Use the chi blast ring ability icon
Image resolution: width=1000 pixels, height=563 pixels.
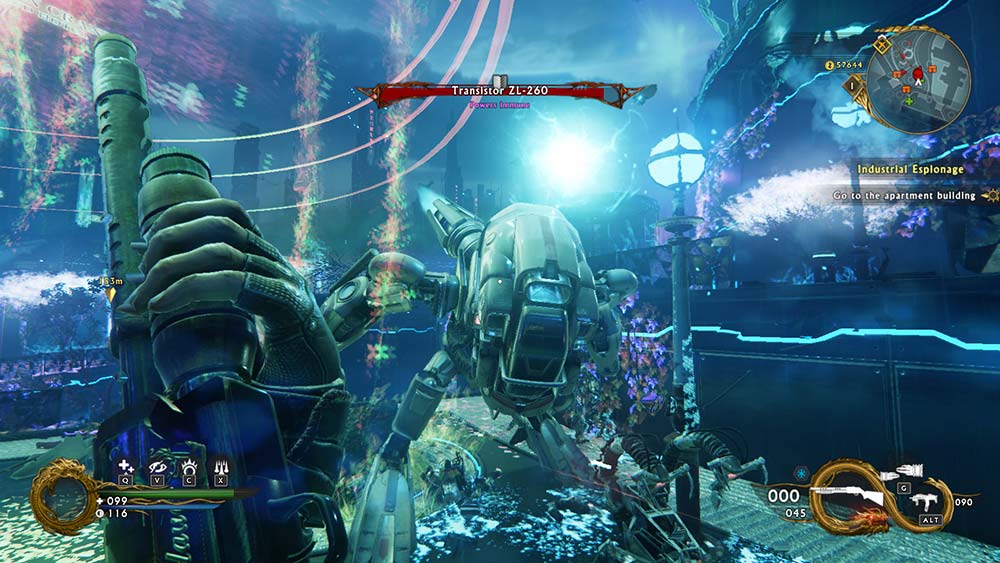tap(189, 466)
